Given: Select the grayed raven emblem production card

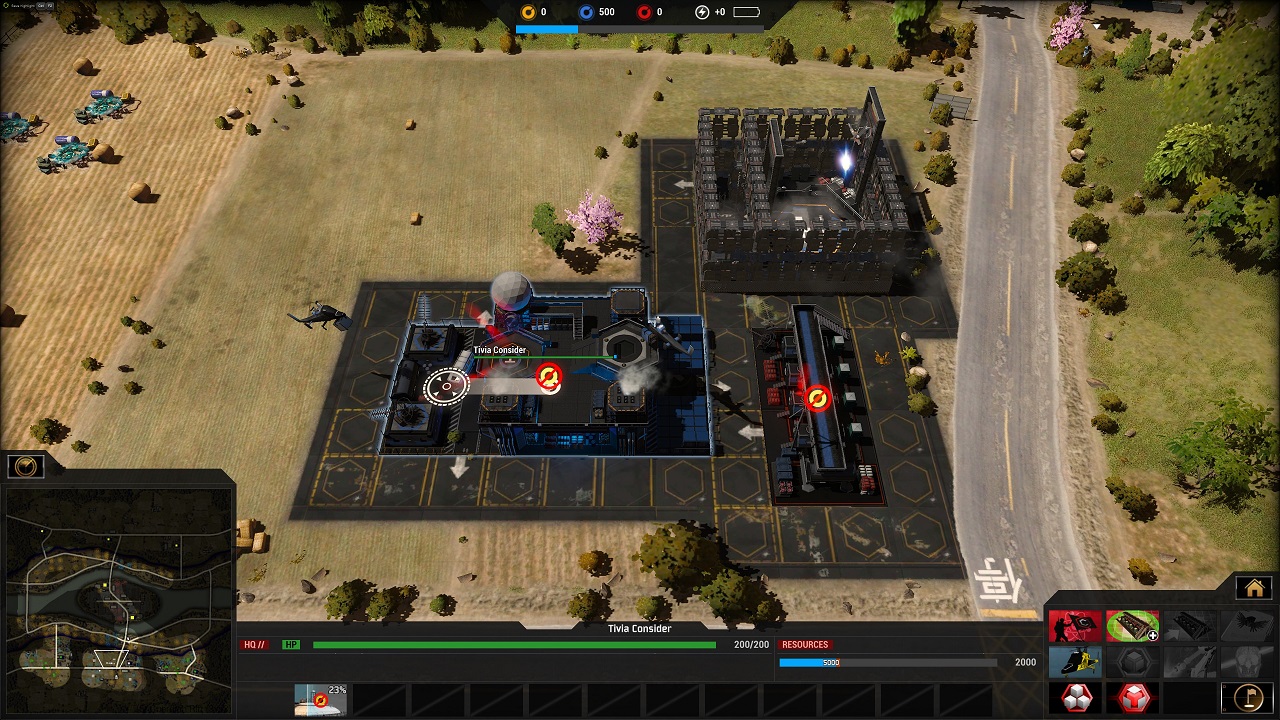Looking at the screenshot, I should (x=1246, y=626).
